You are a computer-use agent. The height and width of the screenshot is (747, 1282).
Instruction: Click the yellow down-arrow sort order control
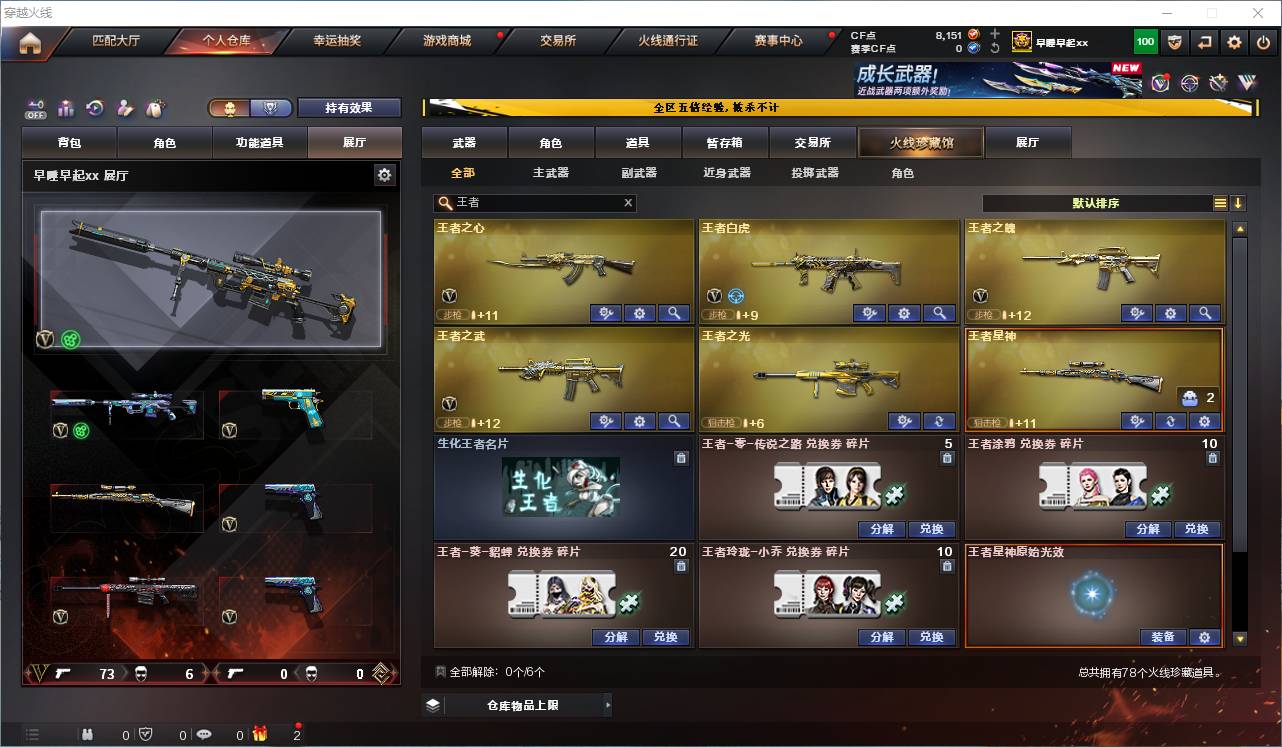click(1239, 203)
